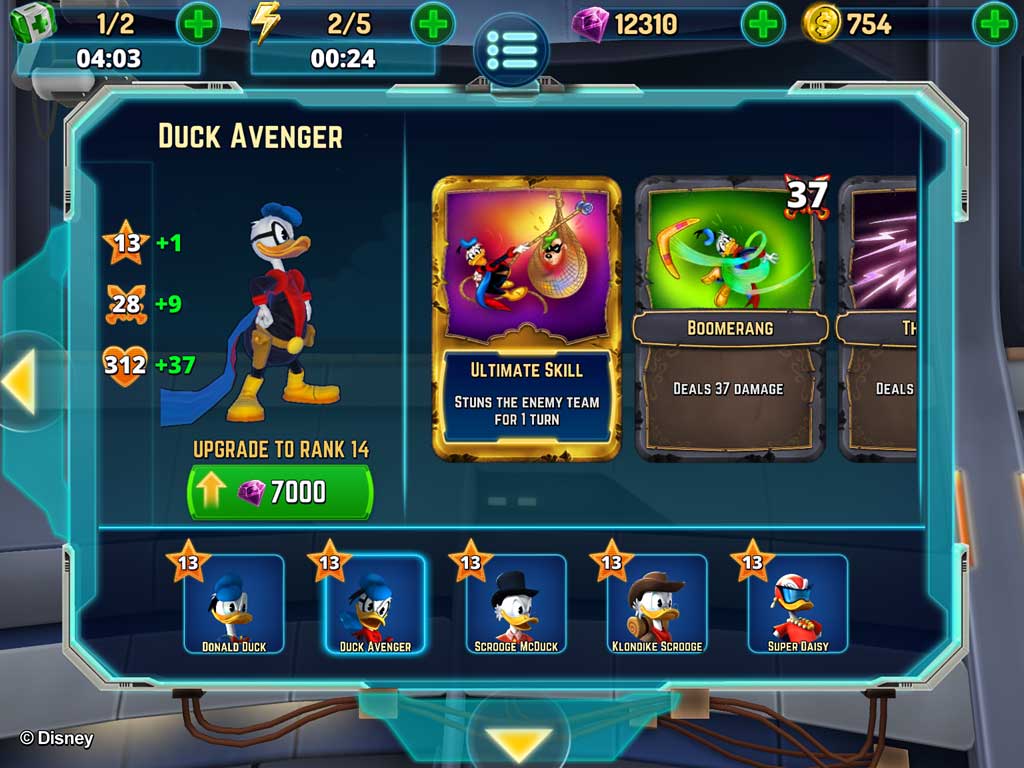The width and height of the screenshot is (1024, 768).
Task: Pick the Klondike Scrooge character tile
Action: [657, 605]
